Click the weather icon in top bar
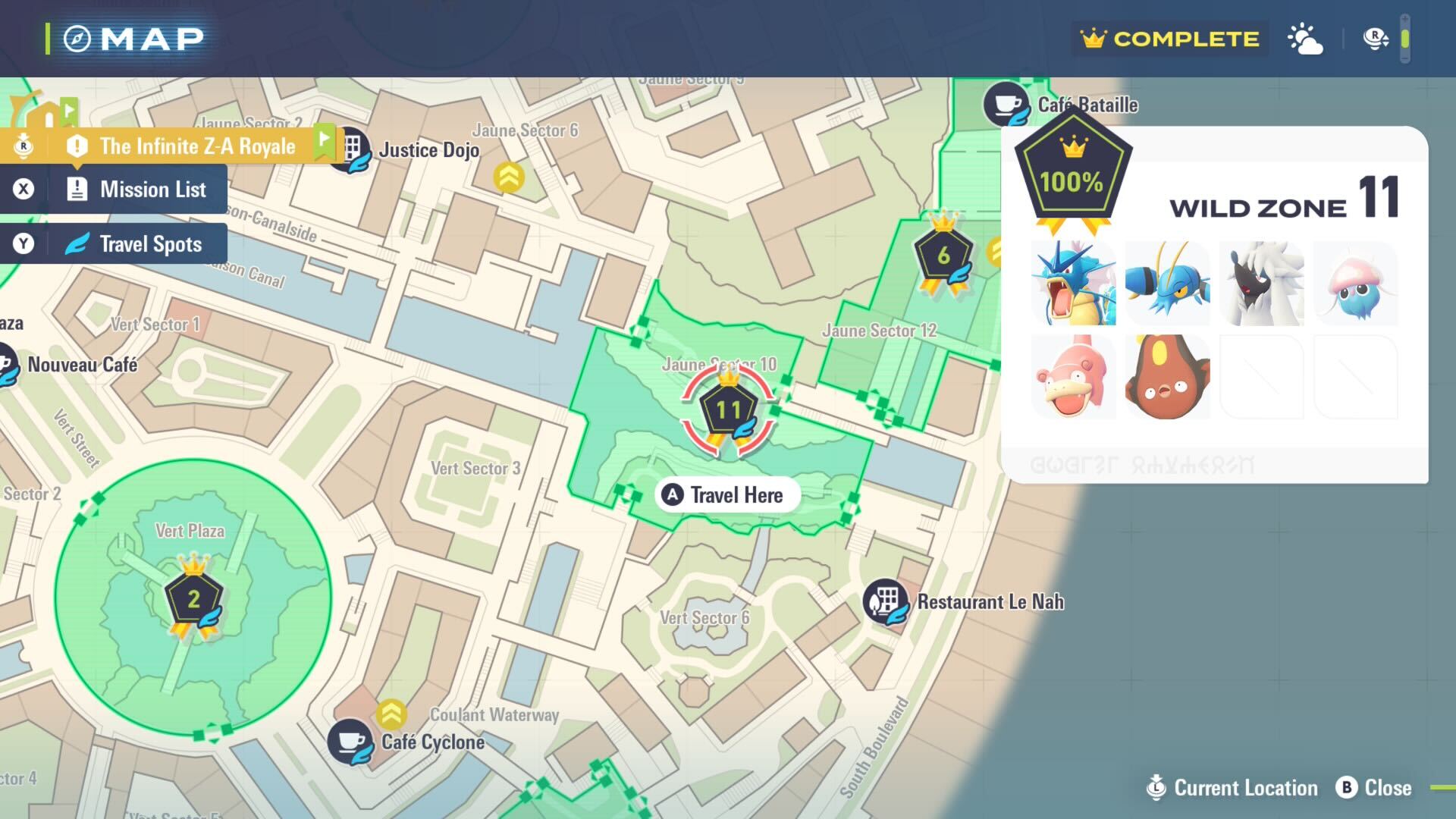Viewport: 1456px width, 819px height. [x=1305, y=39]
